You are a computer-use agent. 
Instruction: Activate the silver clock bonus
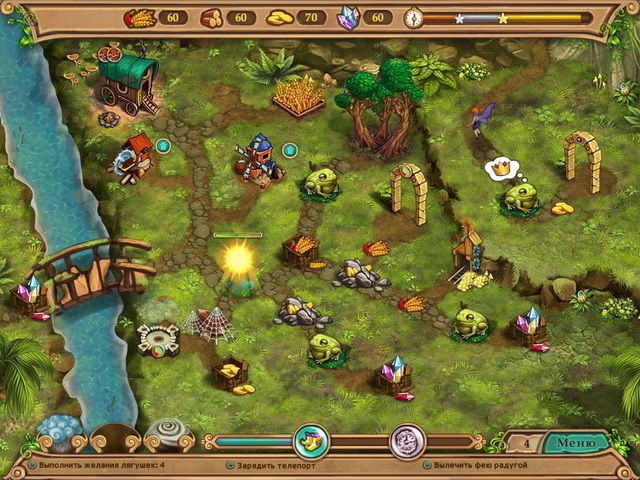(407, 441)
